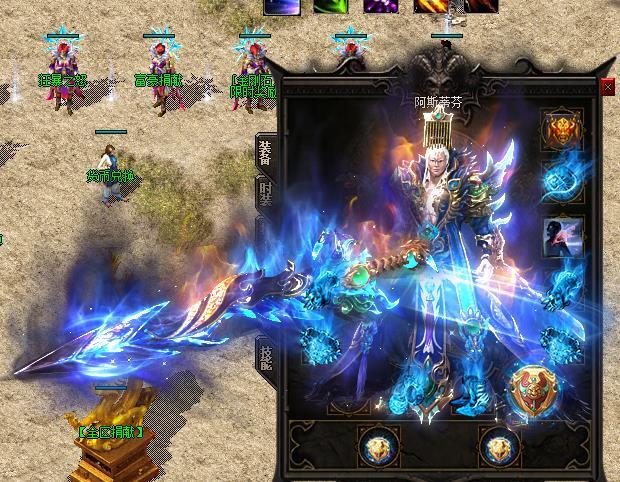620x482 pixels.
Task: Select the blue swirling ring equipment slot
Action: [x=561, y=181]
